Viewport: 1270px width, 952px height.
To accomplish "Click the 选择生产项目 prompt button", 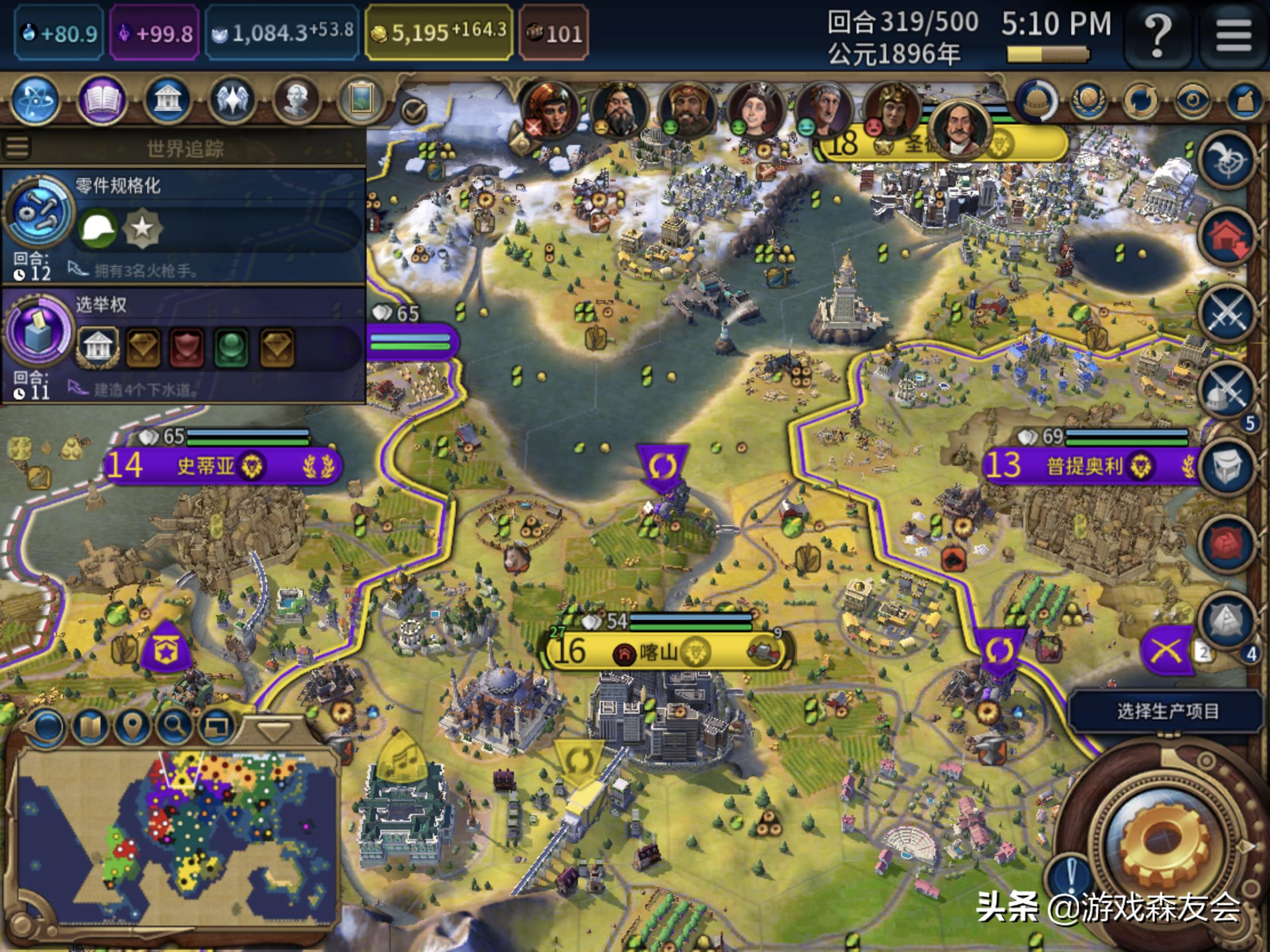I will [x=1167, y=712].
